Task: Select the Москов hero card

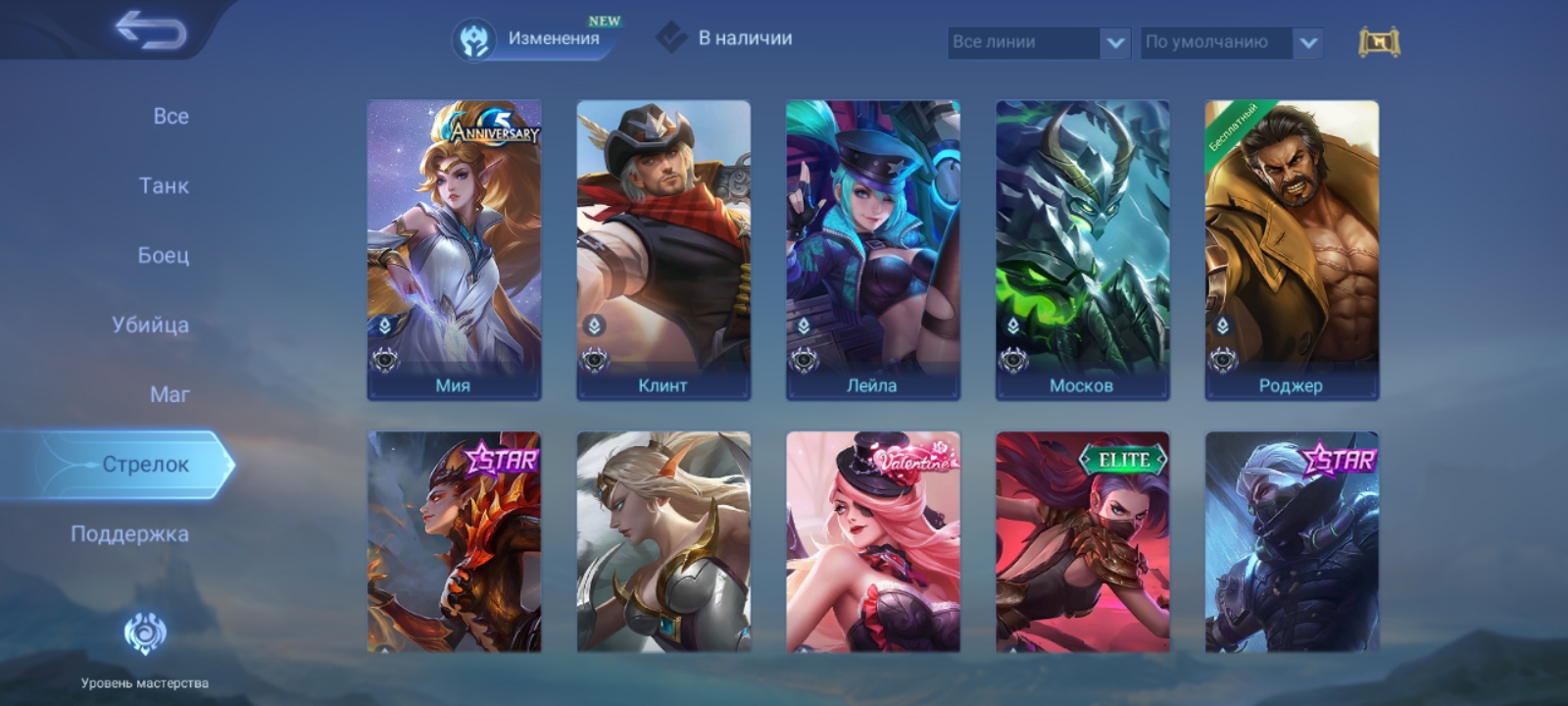Action: pyautogui.click(x=1082, y=250)
